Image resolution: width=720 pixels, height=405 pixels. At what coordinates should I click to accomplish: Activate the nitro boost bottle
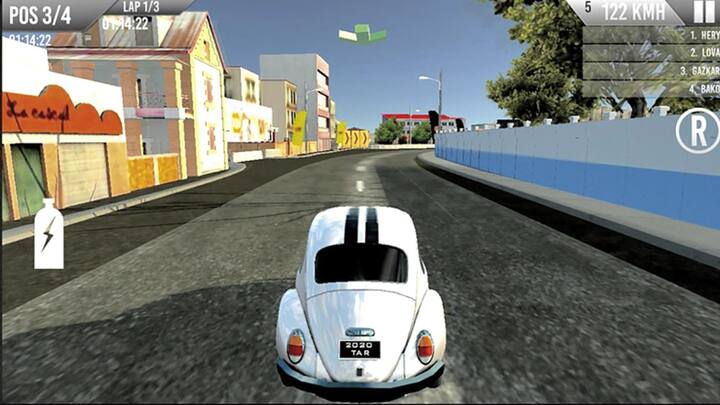49,235
